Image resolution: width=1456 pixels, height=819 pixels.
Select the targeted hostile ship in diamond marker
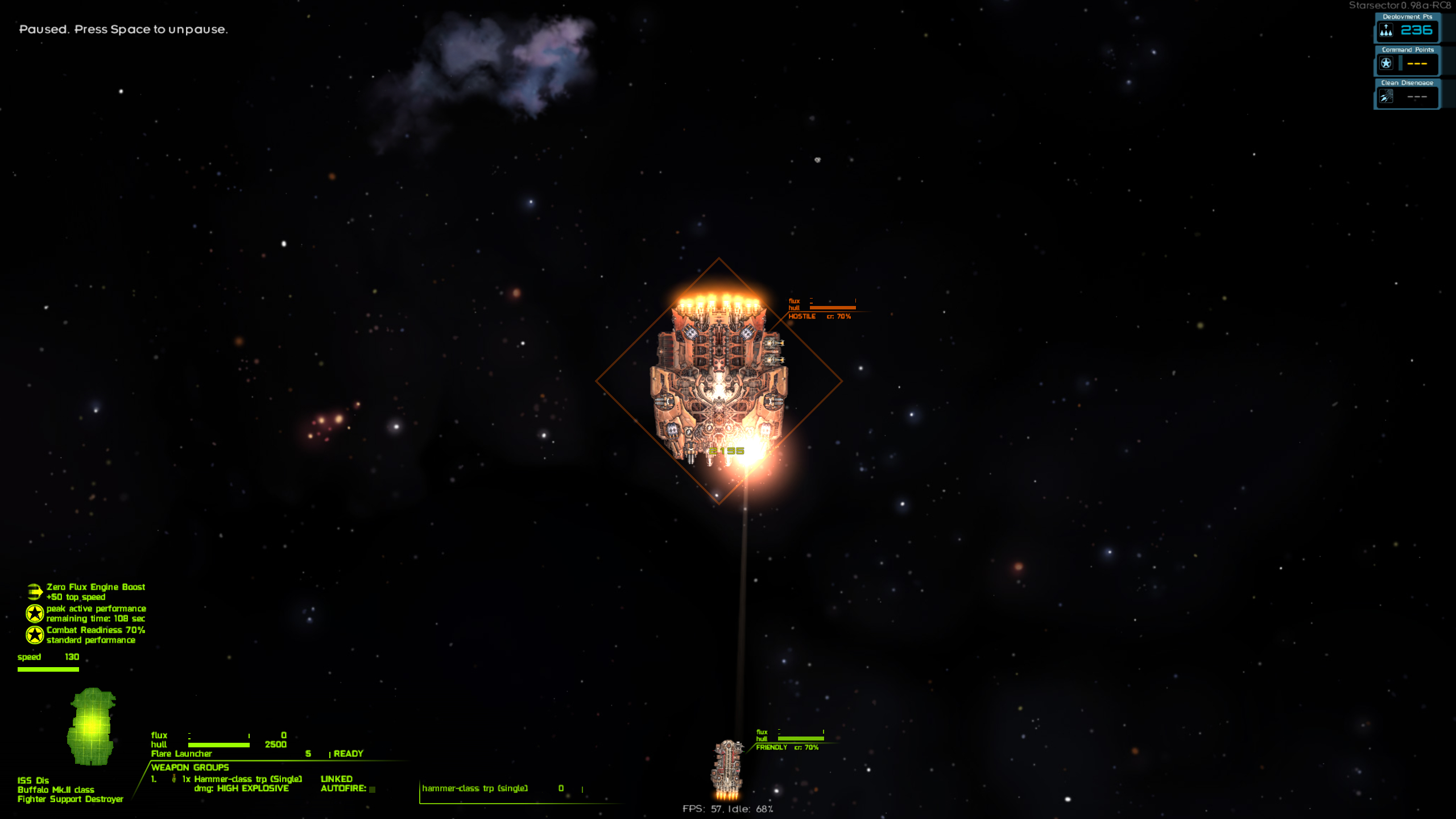719,381
